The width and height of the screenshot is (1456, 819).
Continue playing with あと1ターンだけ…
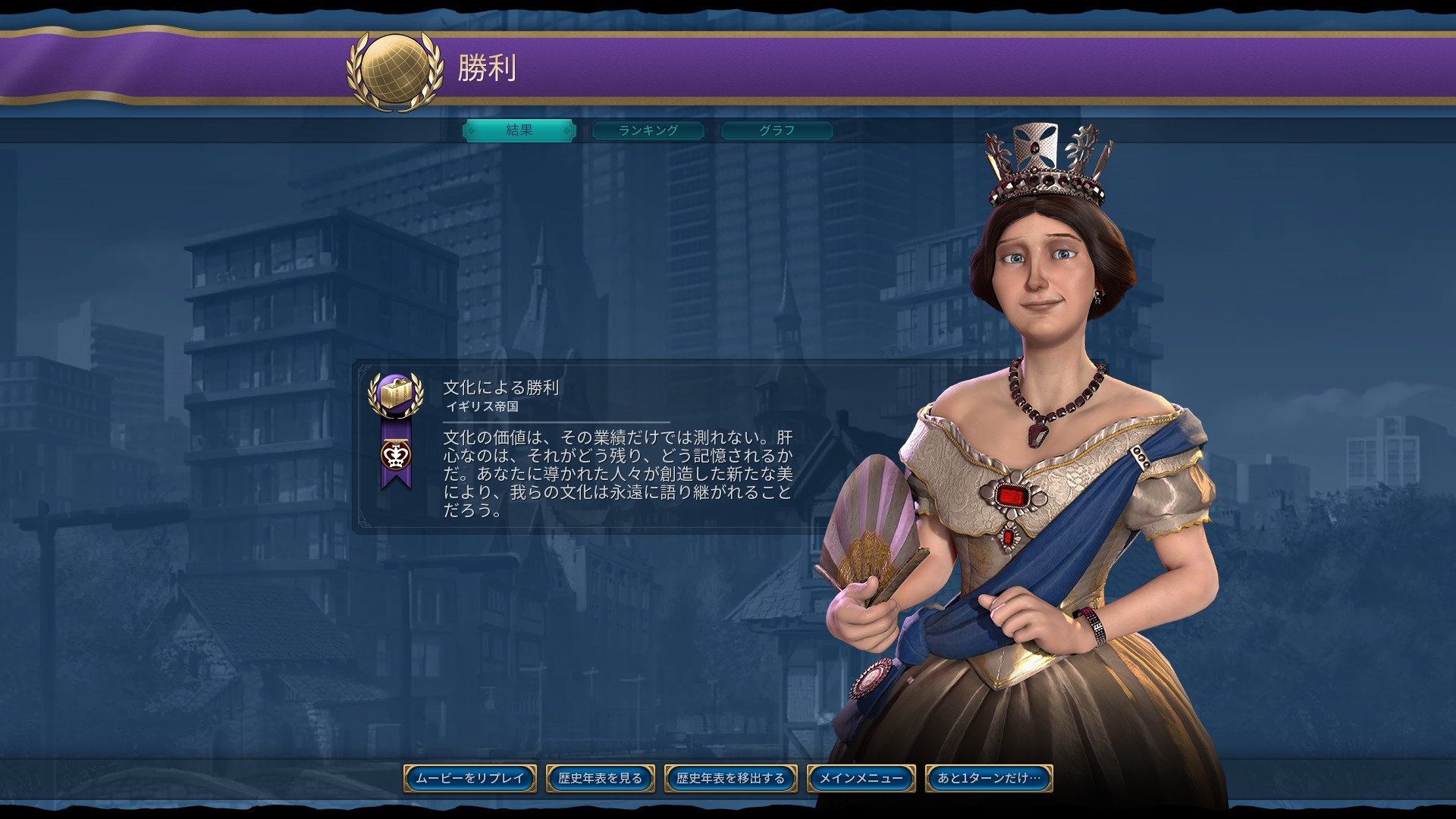click(x=987, y=778)
